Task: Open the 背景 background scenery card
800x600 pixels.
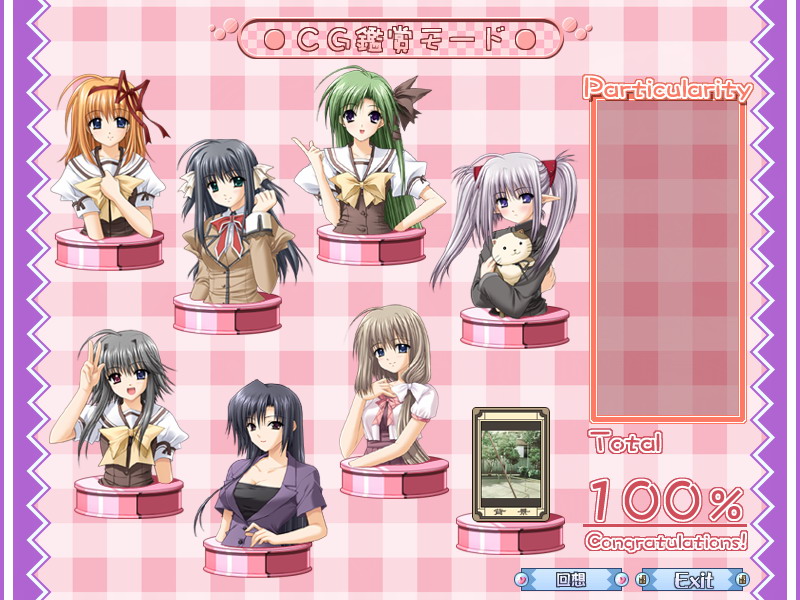Action: pos(510,464)
